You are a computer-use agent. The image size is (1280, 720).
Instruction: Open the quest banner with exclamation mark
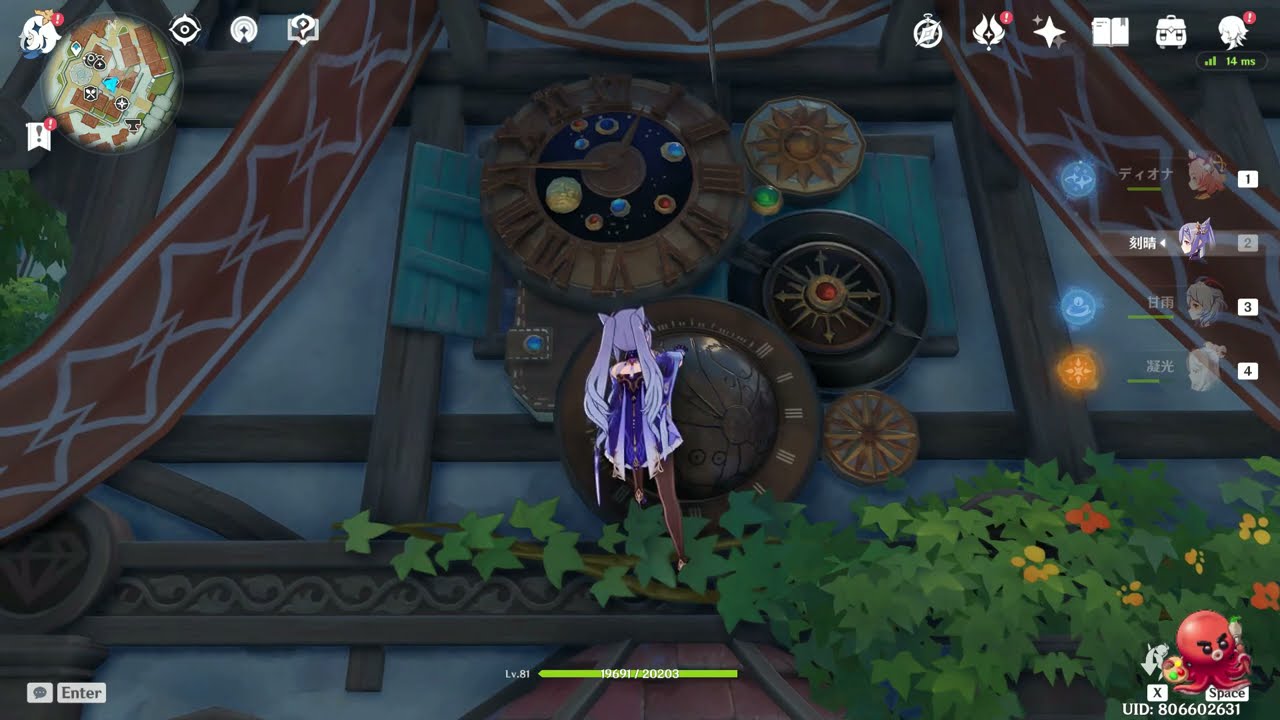point(38,135)
